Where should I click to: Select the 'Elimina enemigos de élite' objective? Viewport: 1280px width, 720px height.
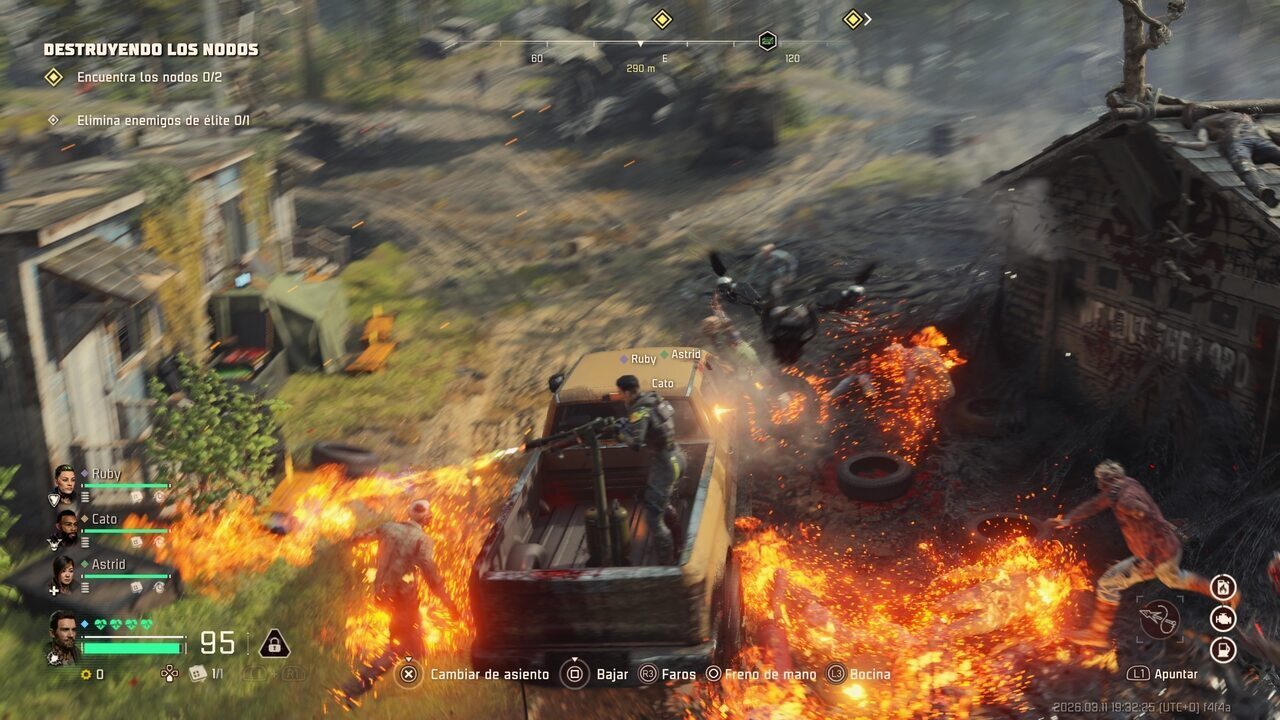pos(162,120)
